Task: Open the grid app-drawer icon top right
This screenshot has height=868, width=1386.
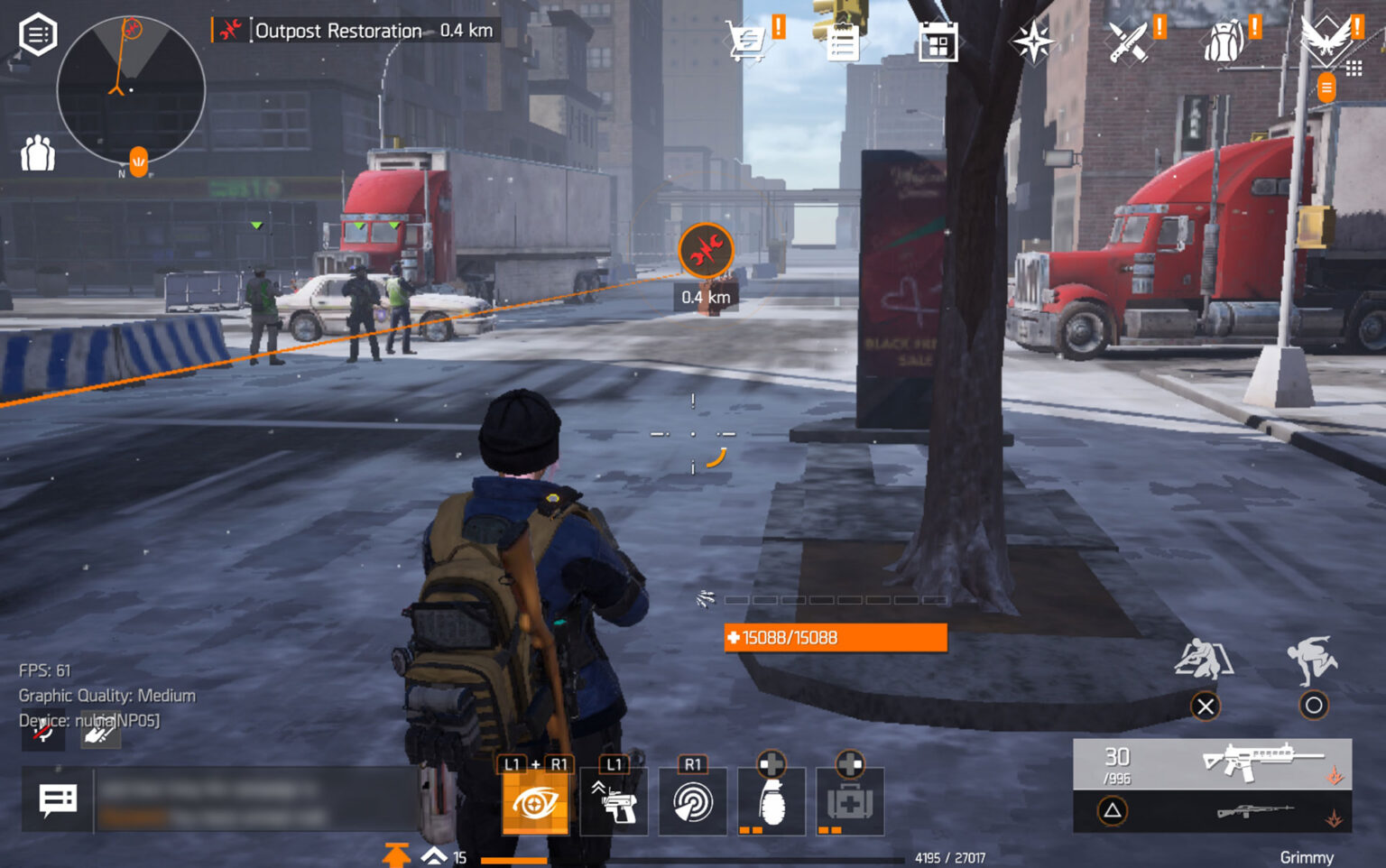Action: click(x=1354, y=66)
